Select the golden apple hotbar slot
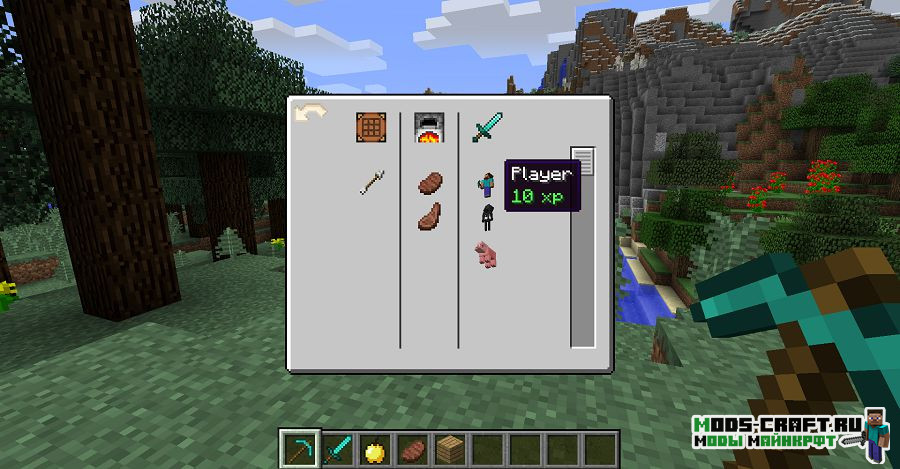This screenshot has height=469, width=900. (373, 448)
